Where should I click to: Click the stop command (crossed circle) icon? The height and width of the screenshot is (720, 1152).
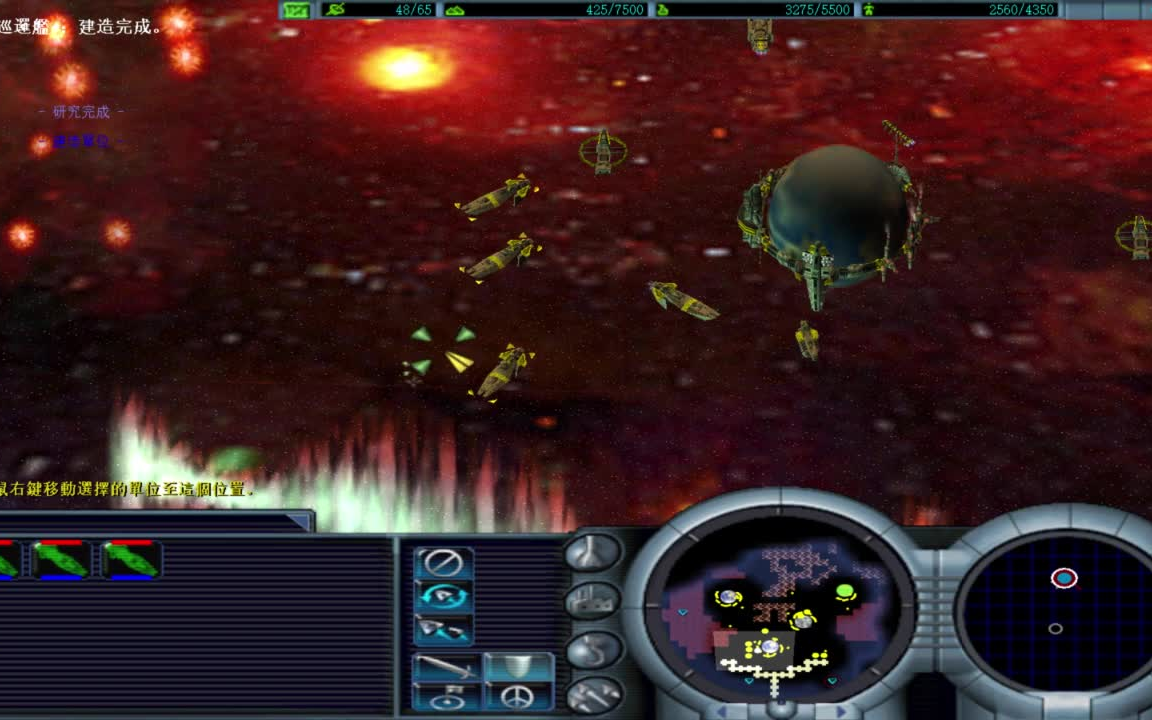(x=443, y=563)
